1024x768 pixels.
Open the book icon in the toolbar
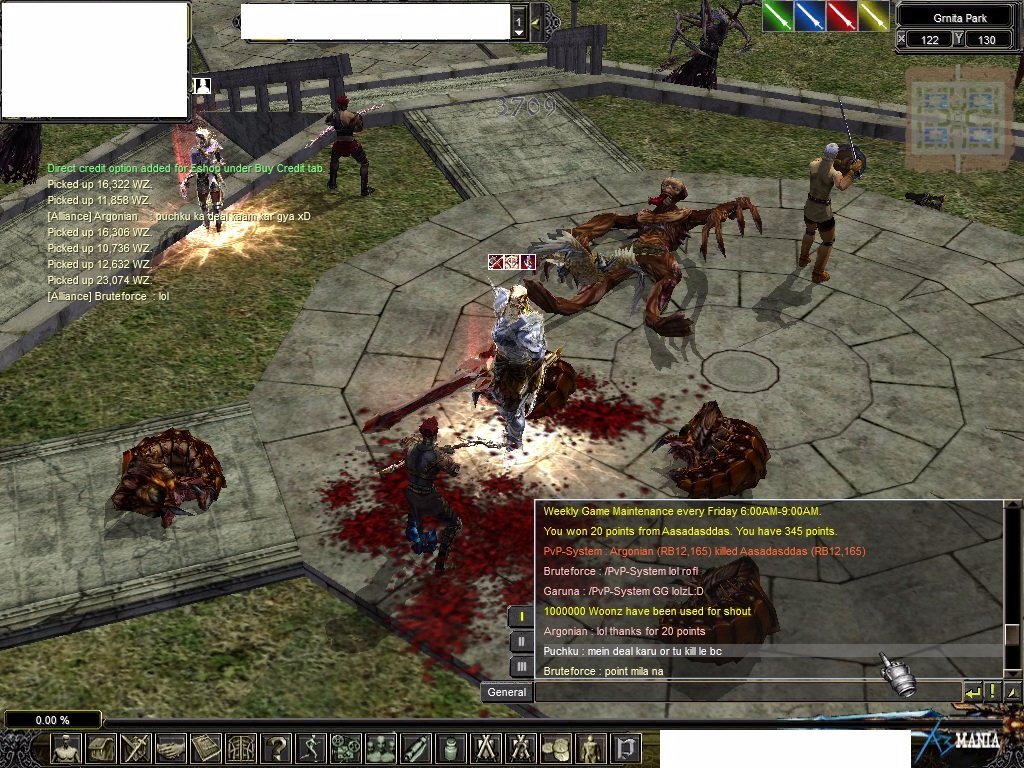click(207, 748)
